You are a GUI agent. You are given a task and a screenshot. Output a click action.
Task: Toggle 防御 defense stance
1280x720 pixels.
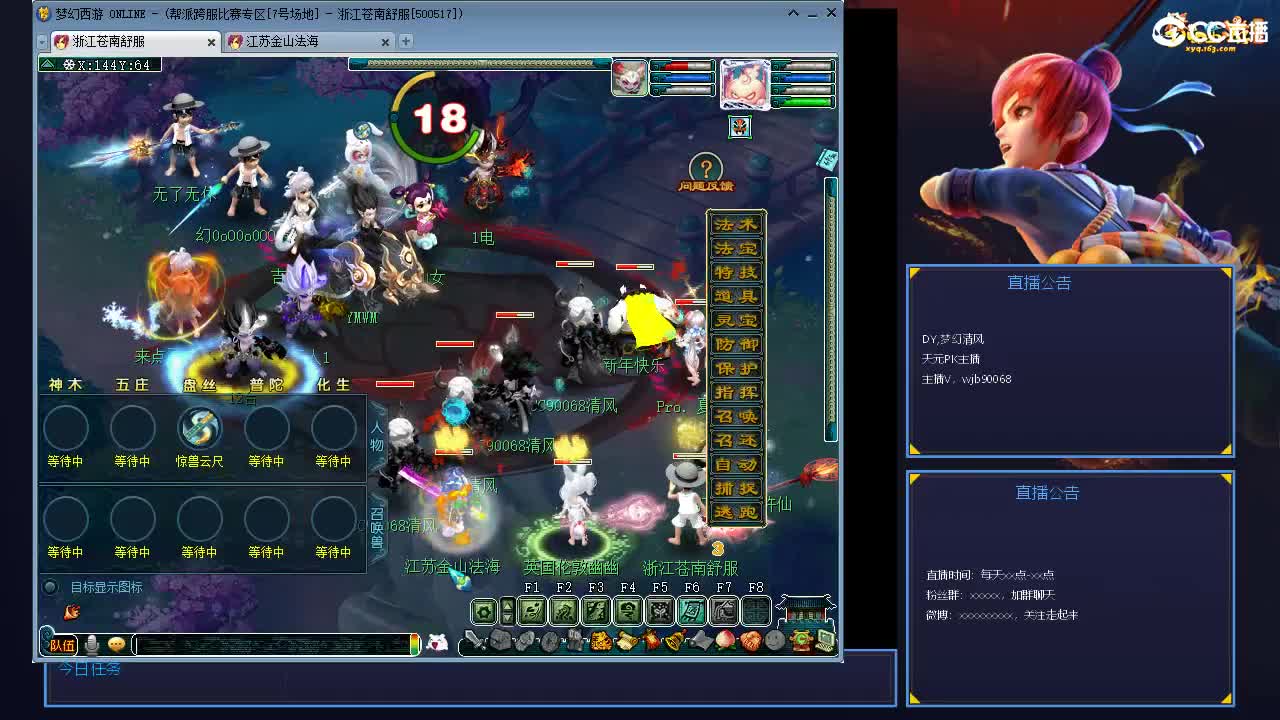739,344
